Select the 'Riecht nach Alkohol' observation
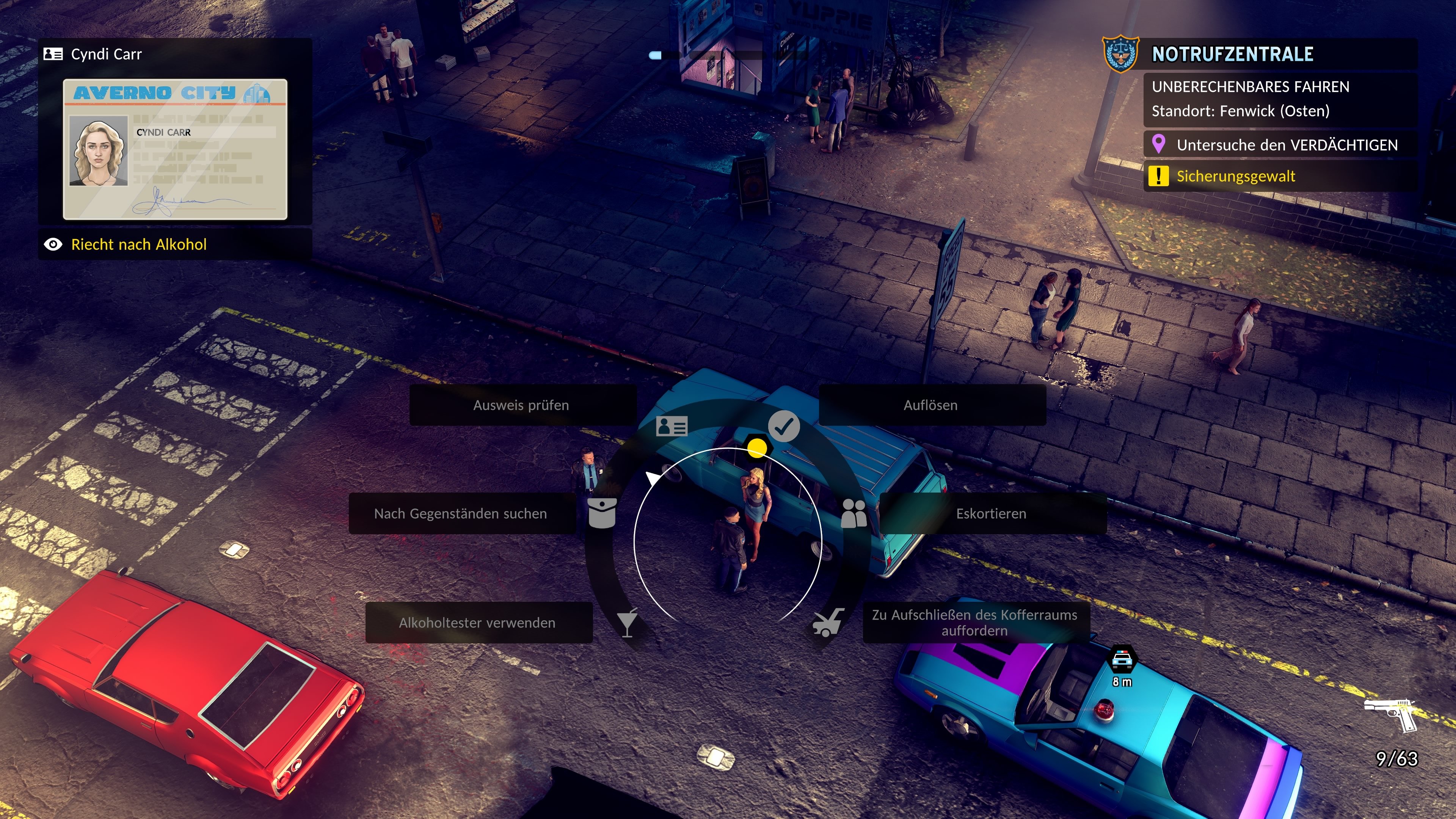The image size is (1456, 819). 139,245
